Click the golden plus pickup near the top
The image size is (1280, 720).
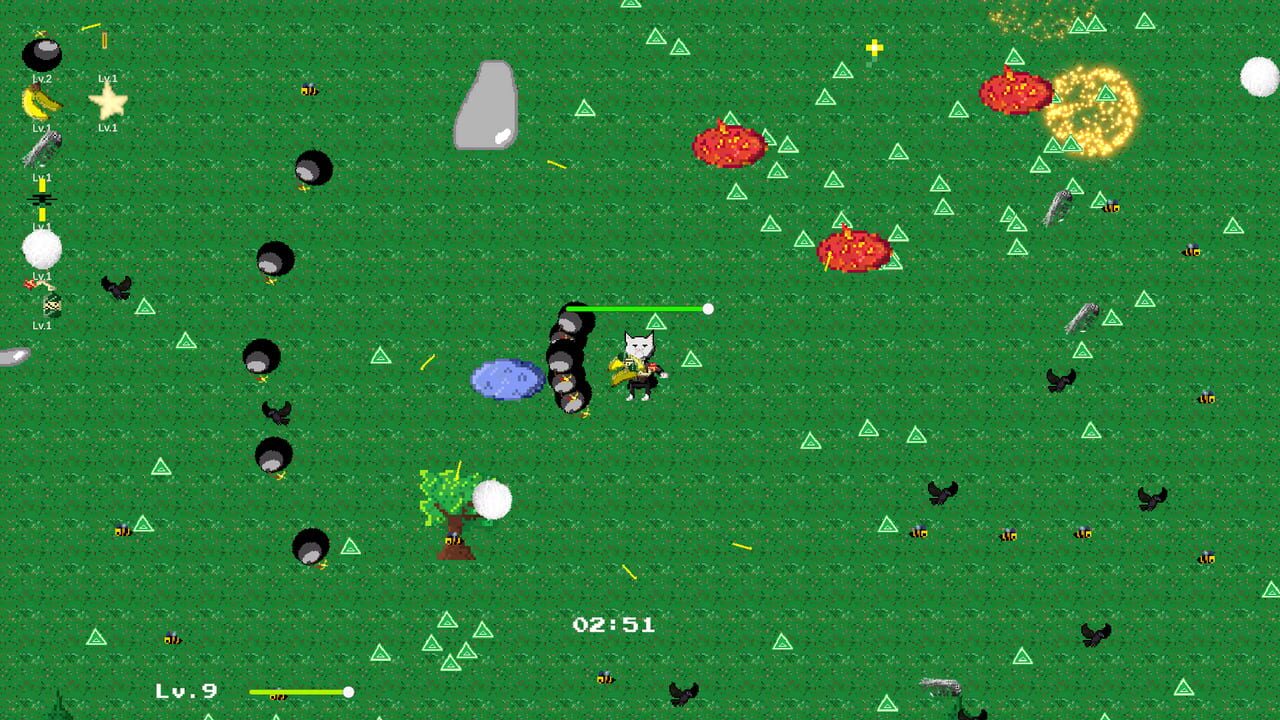(874, 45)
